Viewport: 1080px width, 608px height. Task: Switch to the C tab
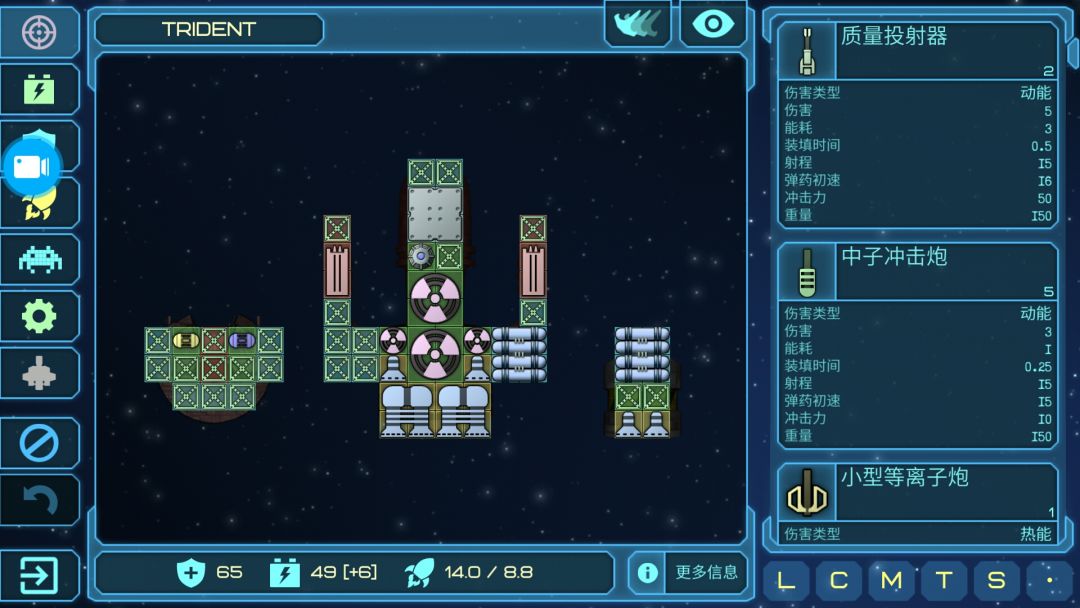838,581
